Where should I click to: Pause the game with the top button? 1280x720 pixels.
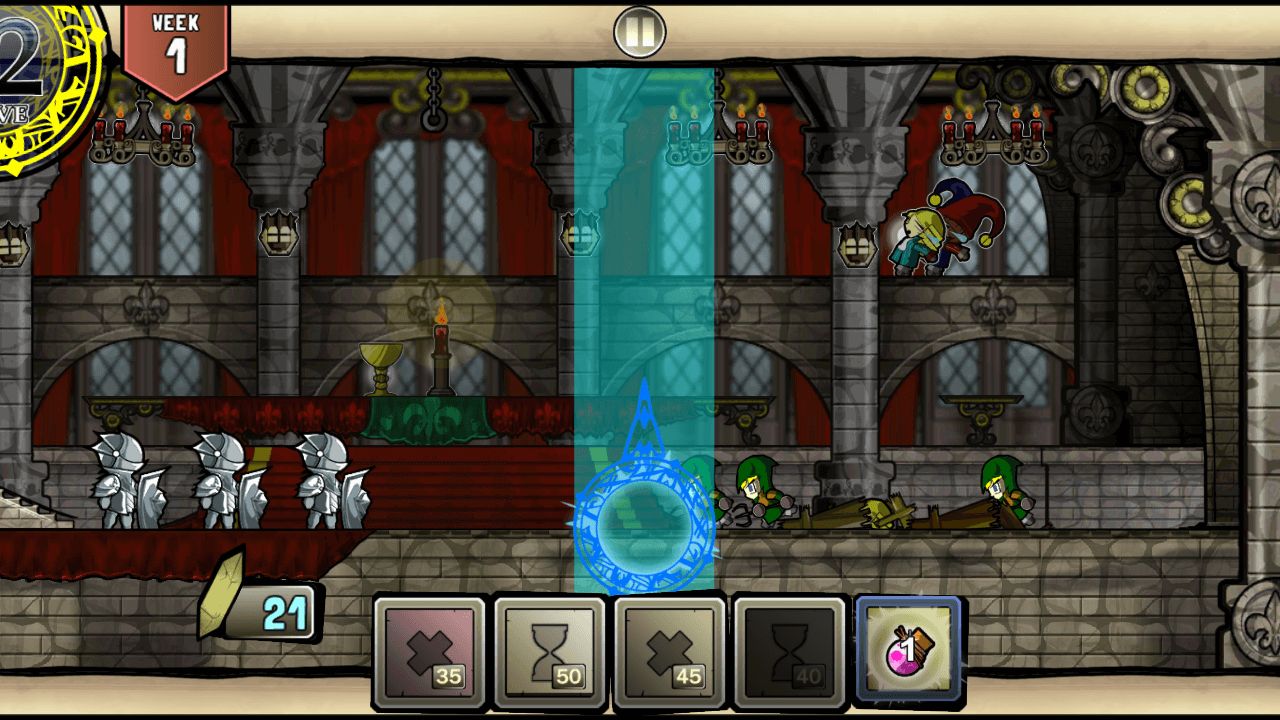(x=639, y=33)
